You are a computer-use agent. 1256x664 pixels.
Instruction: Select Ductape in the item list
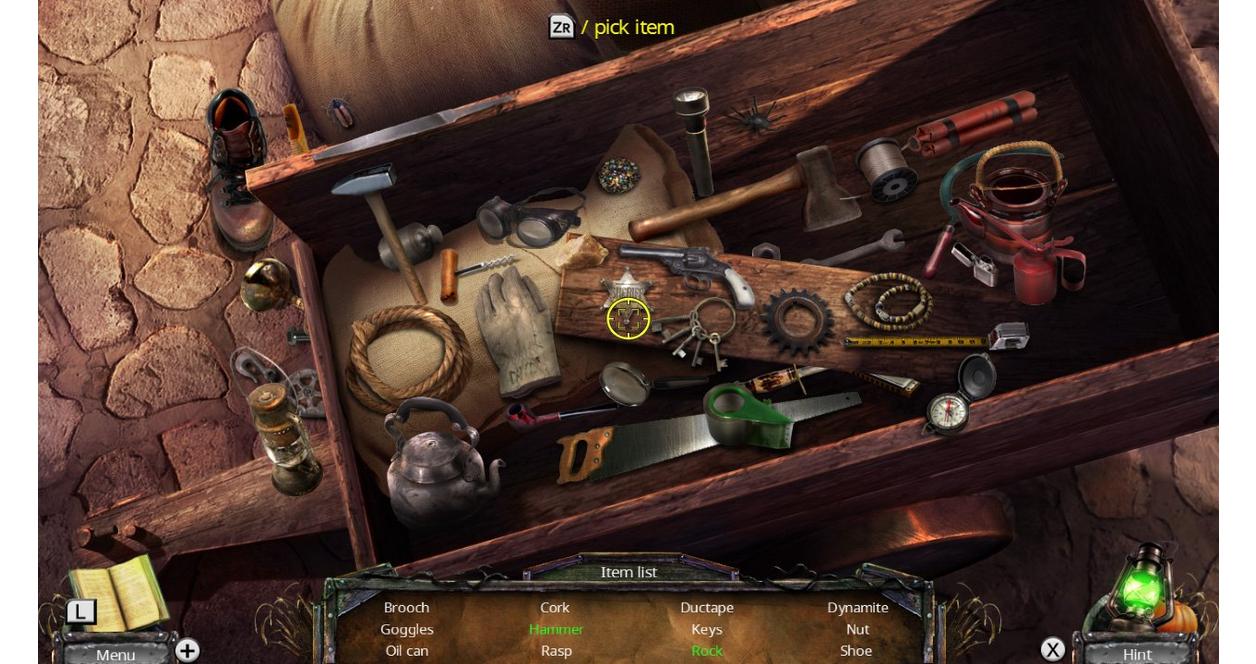tap(707, 607)
